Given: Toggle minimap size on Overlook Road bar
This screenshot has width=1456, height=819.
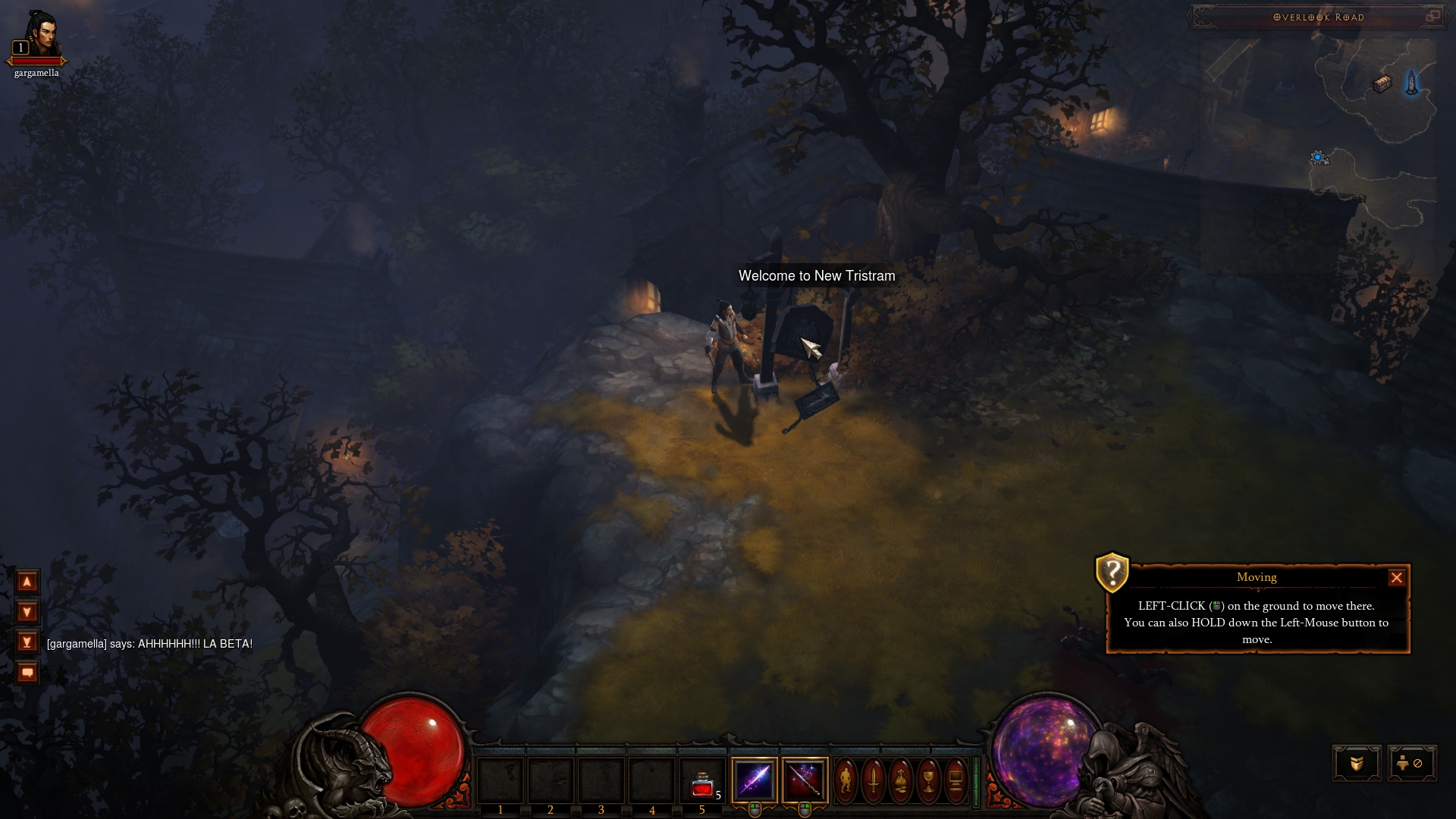Looking at the screenshot, I should point(1432,16).
